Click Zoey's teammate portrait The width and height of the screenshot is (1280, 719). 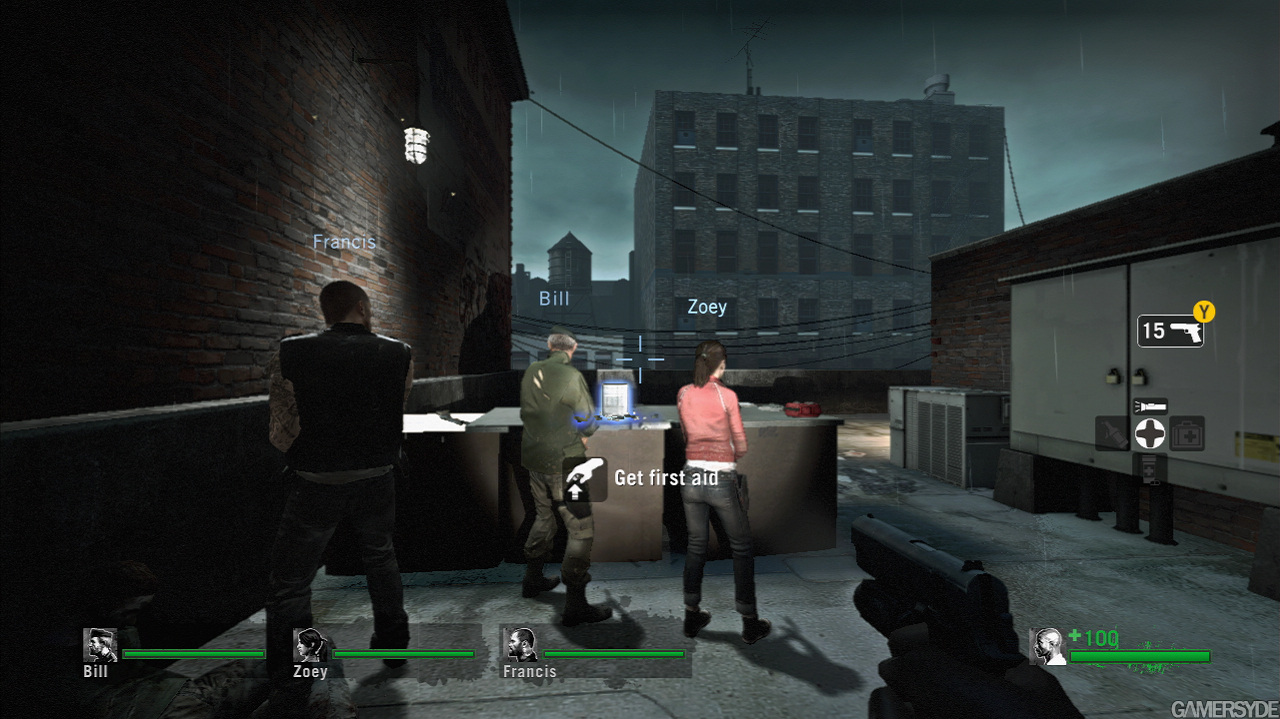[x=310, y=645]
